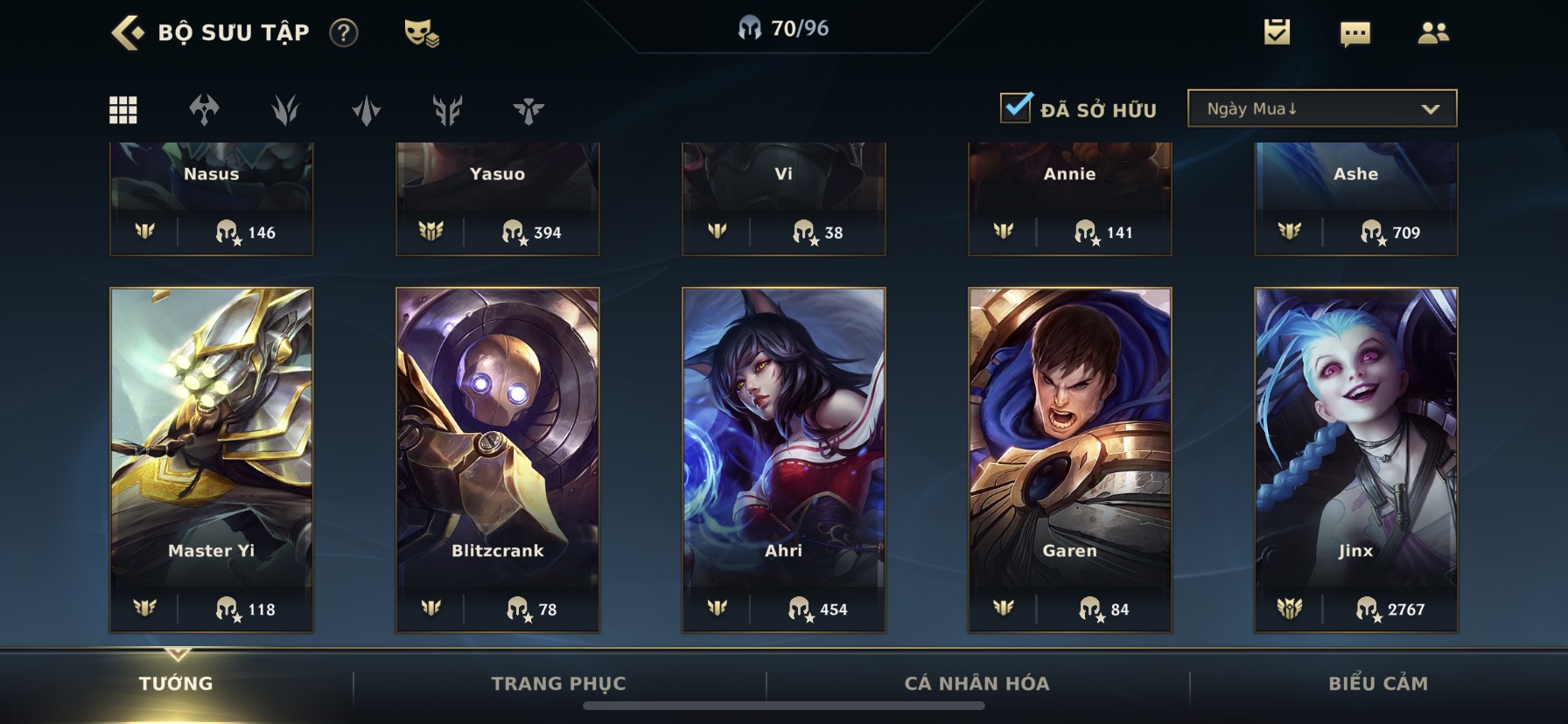Select the Tướng tab
The image size is (1568, 724).
coord(176,684)
